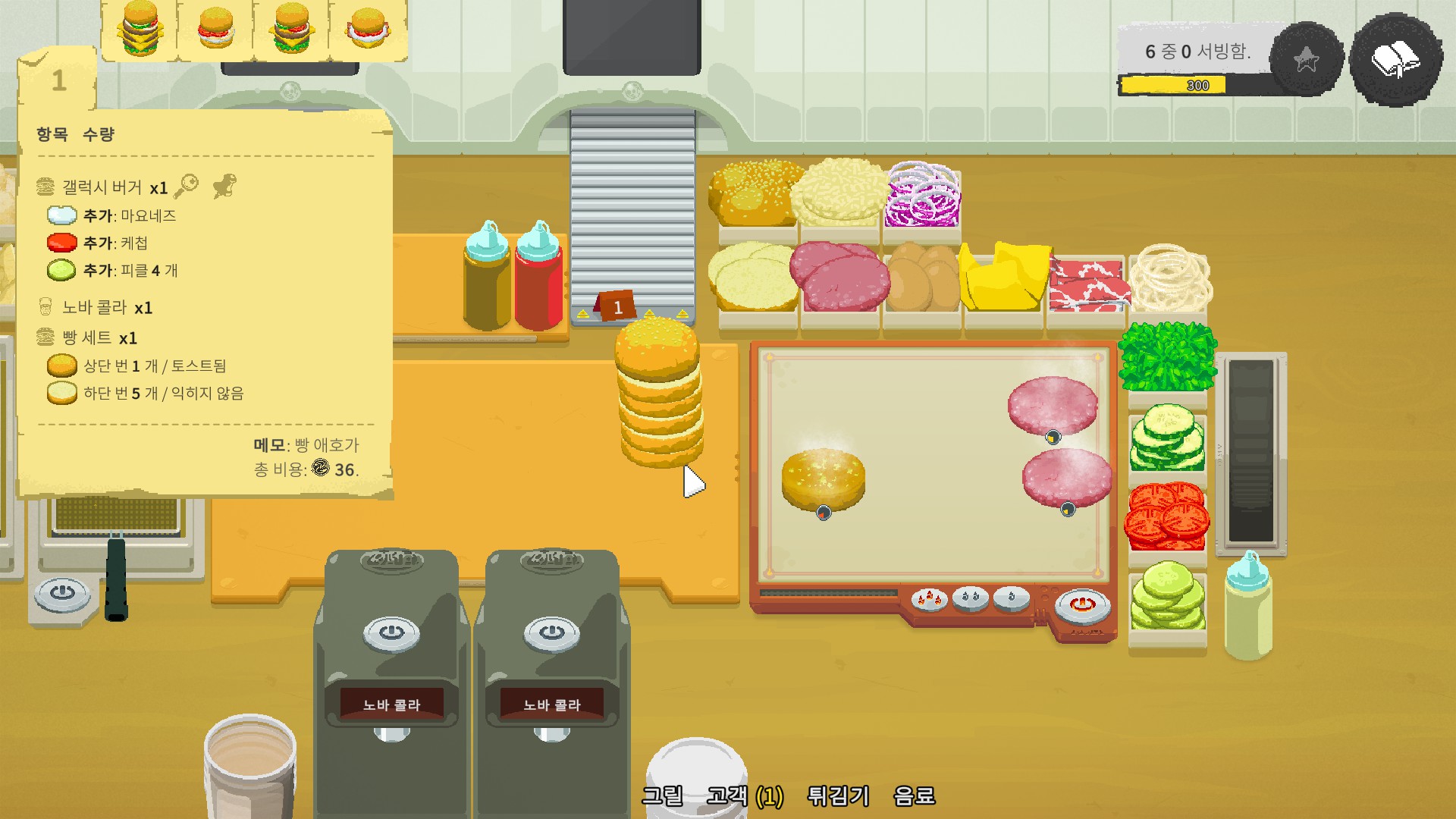Click the star badge icon
The height and width of the screenshot is (819, 1456).
[x=1306, y=60]
